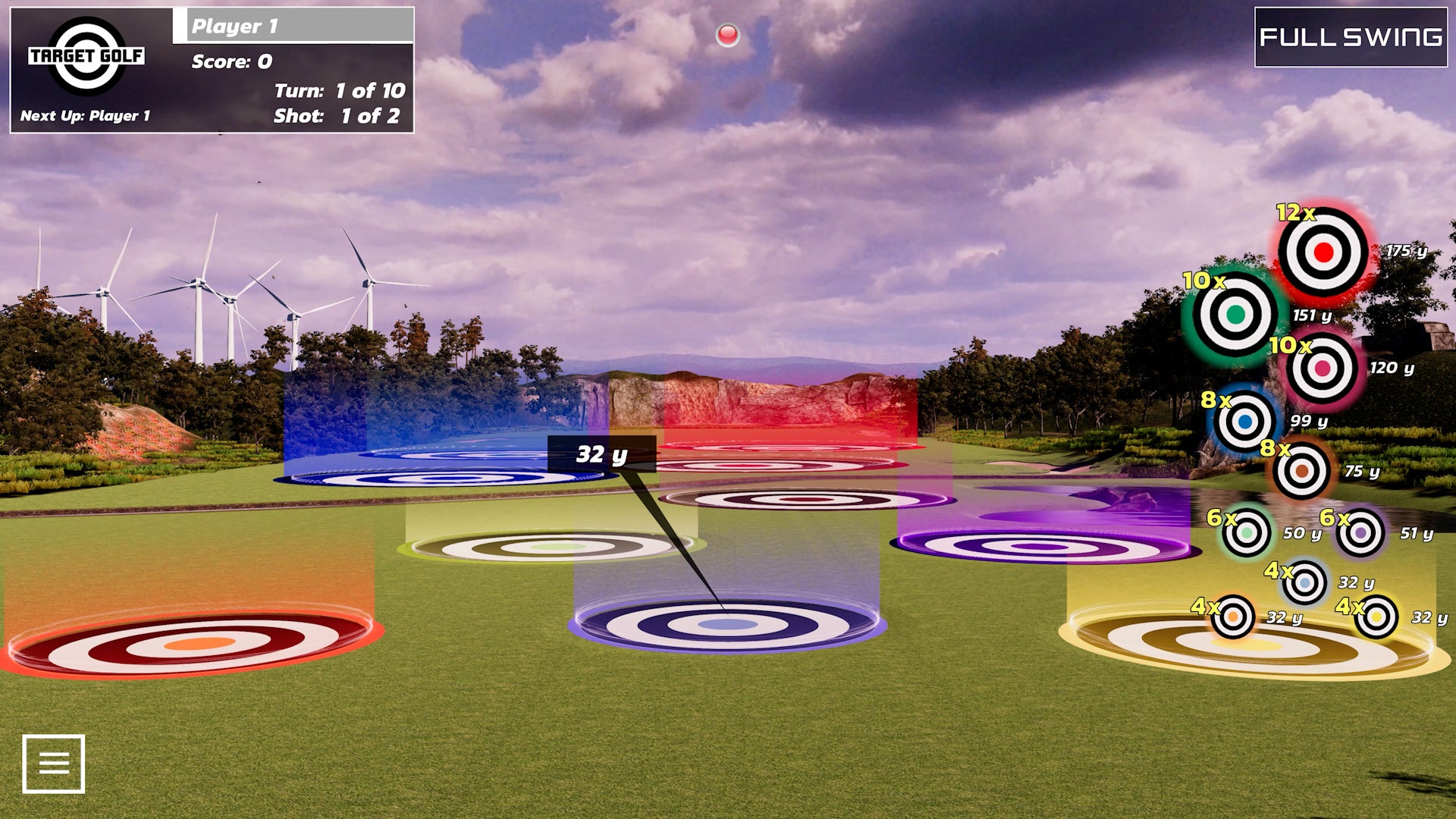Click the 6x mint target at 50 y
Viewport: 1456px width, 819px height.
point(1246,533)
